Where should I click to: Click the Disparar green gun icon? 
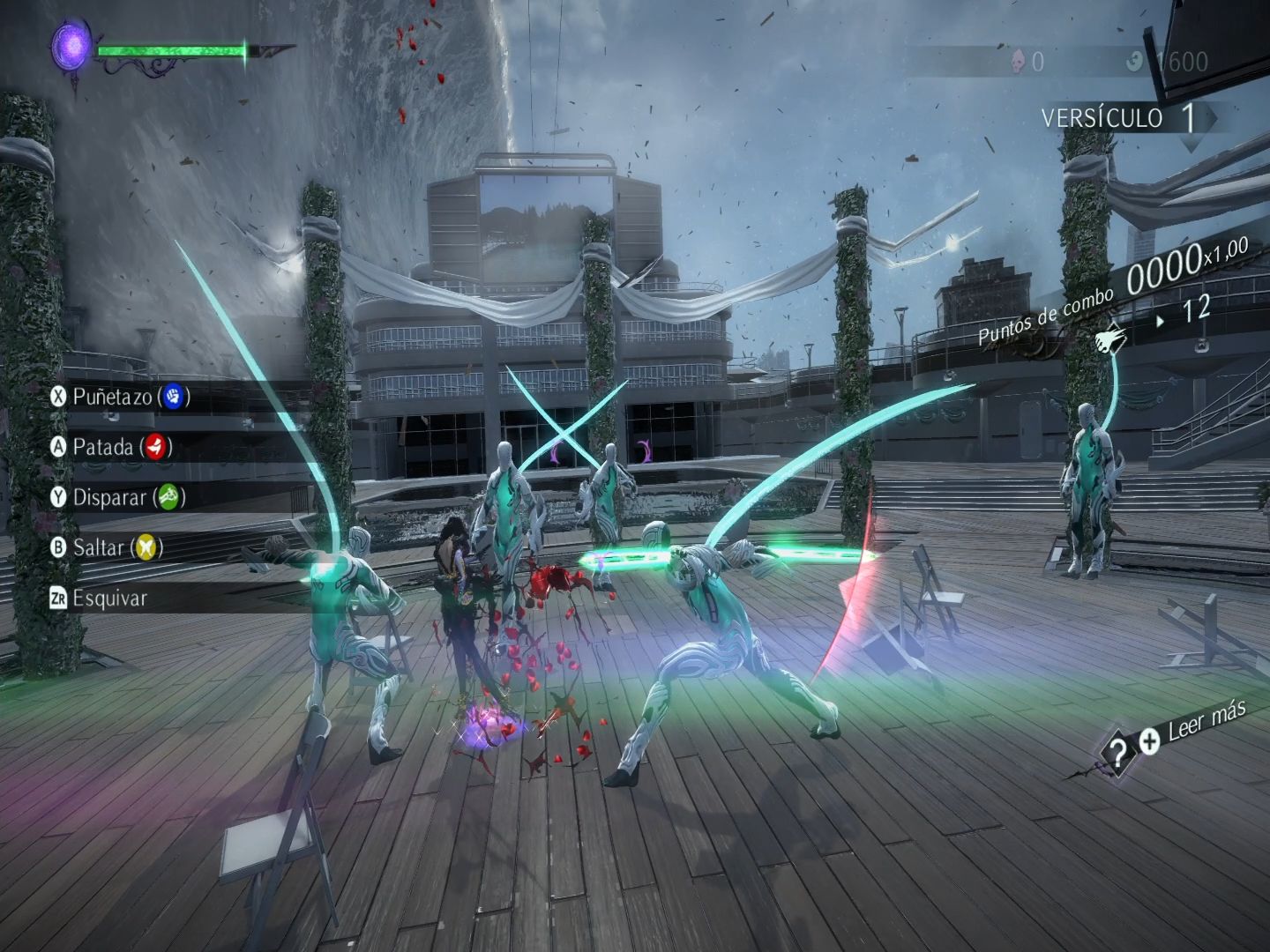(167, 497)
